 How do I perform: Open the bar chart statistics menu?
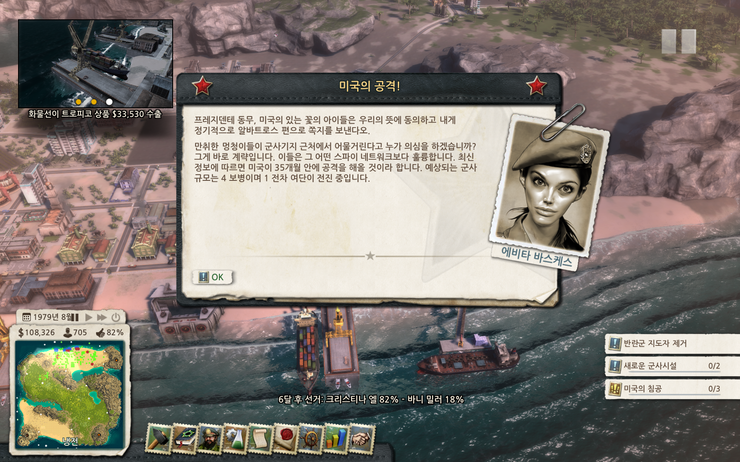[335, 437]
